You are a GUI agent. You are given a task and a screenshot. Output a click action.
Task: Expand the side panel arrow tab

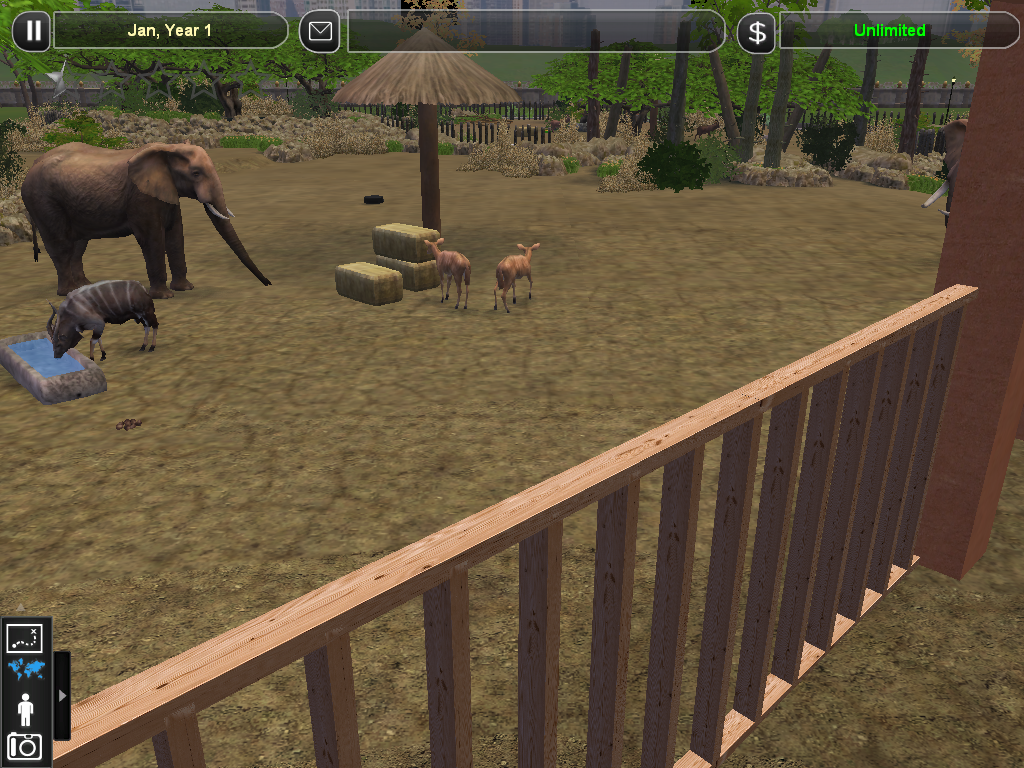pos(62,695)
